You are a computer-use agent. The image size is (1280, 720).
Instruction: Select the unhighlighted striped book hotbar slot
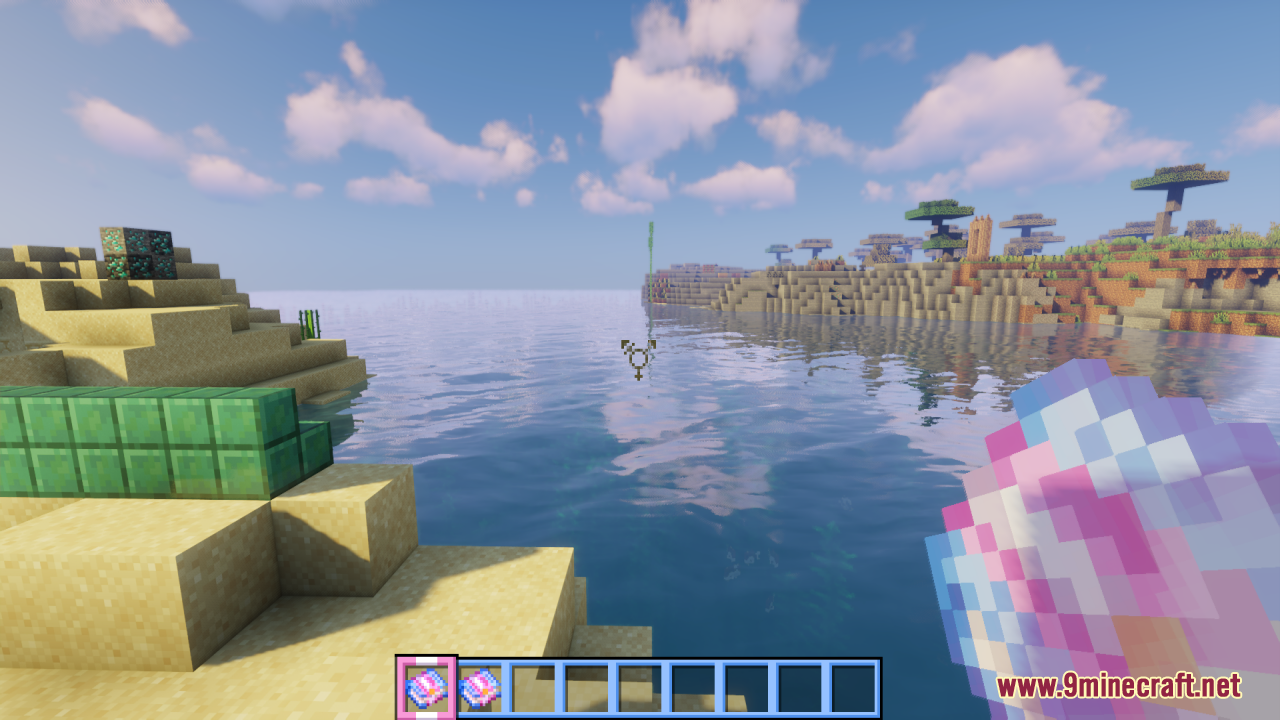coord(481,688)
